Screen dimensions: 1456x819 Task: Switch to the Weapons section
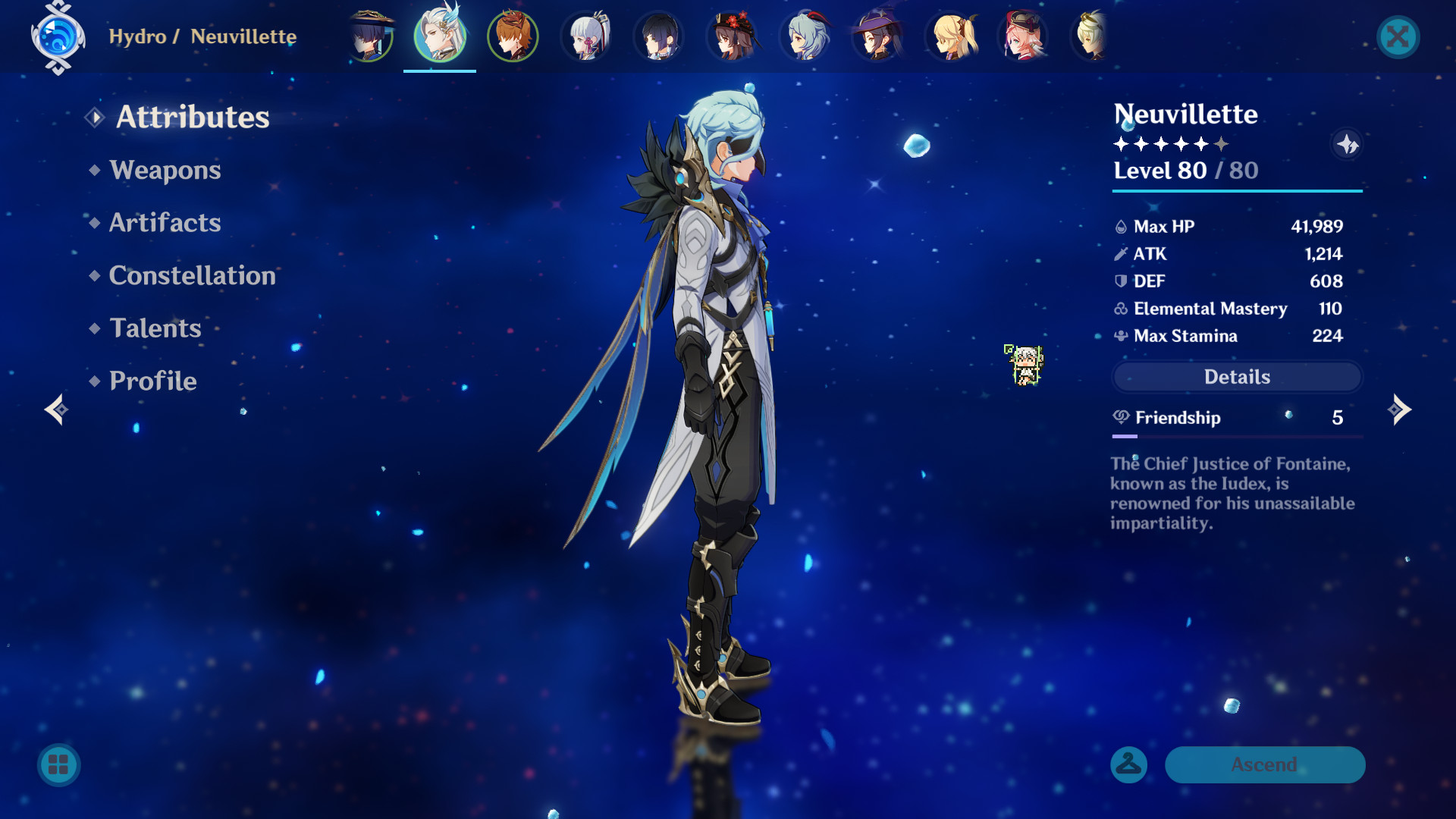point(165,171)
